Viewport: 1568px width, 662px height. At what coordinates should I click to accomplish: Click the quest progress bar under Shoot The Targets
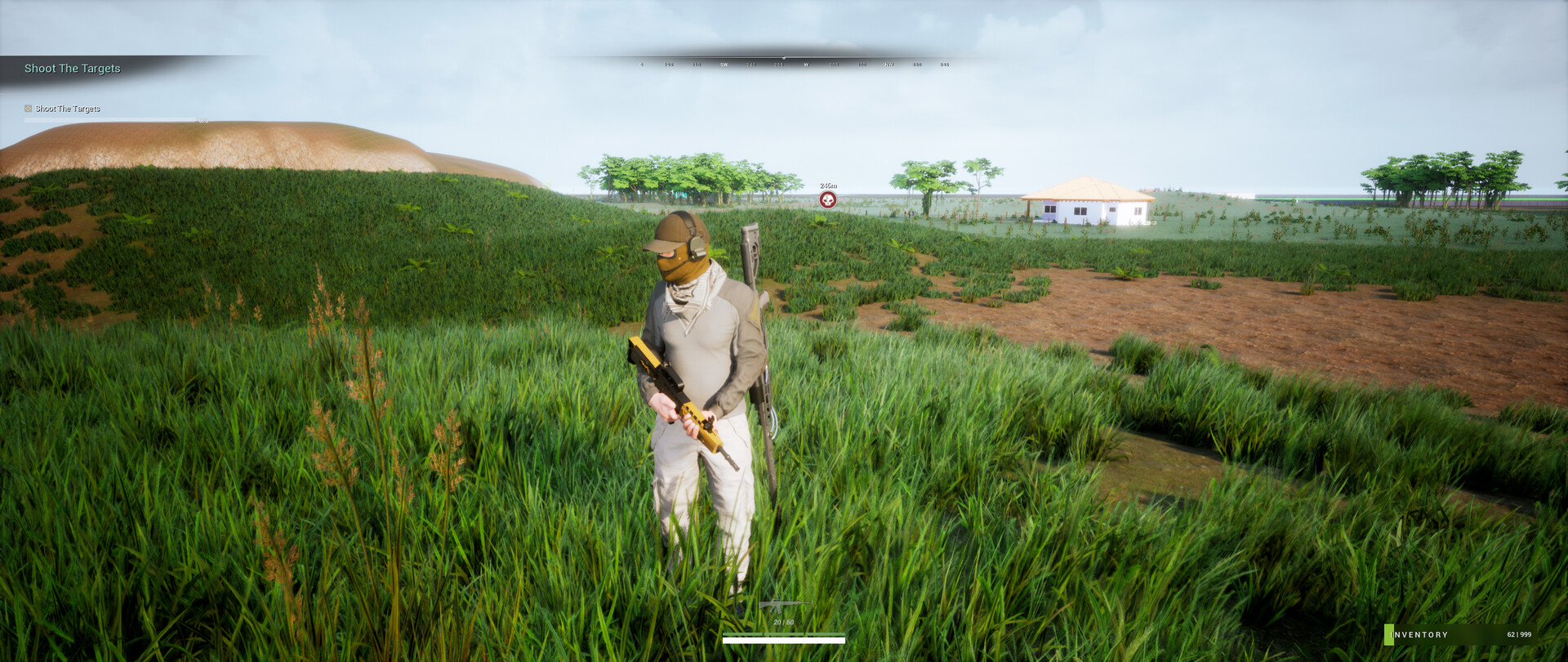(x=106, y=119)
